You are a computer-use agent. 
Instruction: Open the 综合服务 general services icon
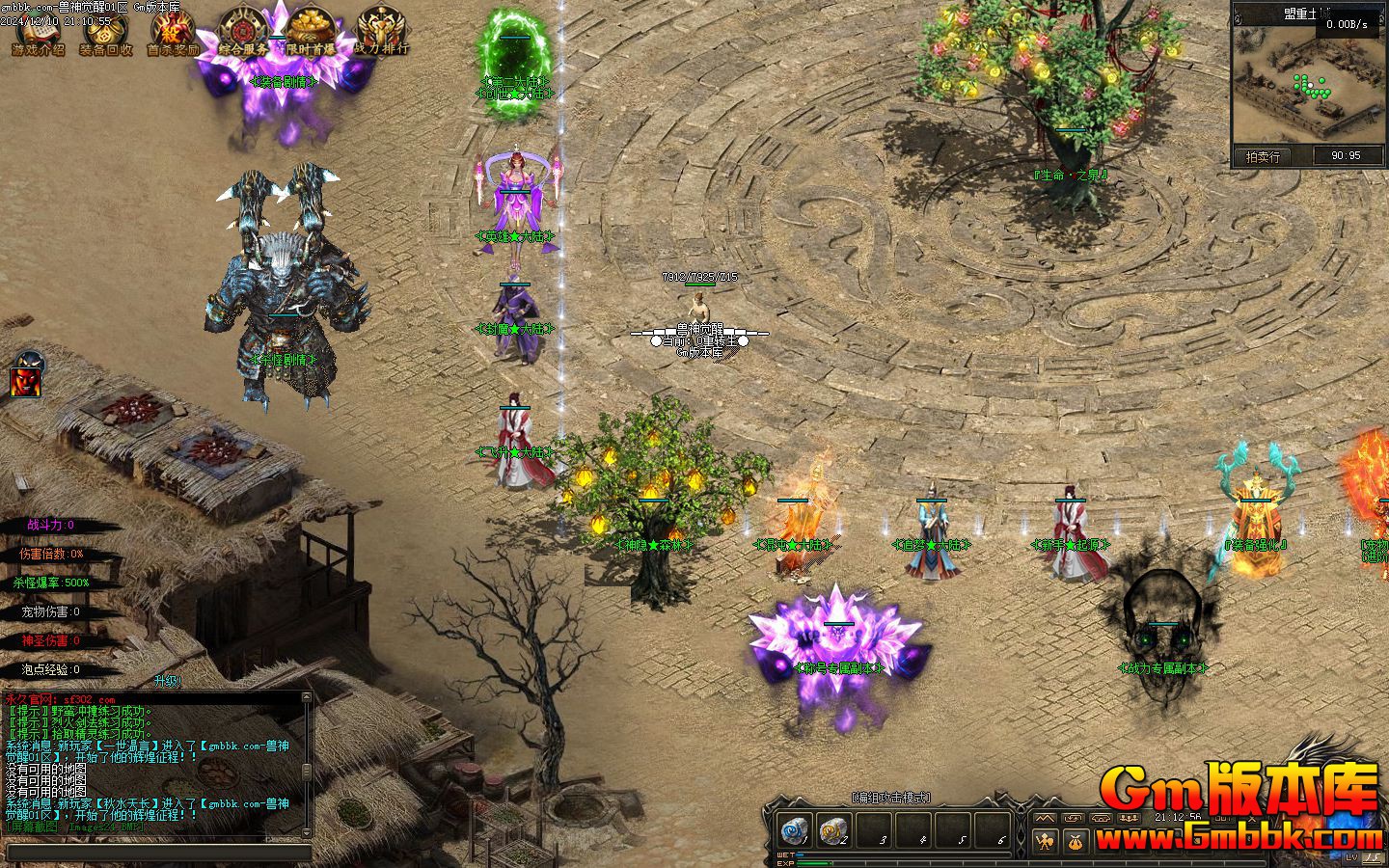[242, 33]
